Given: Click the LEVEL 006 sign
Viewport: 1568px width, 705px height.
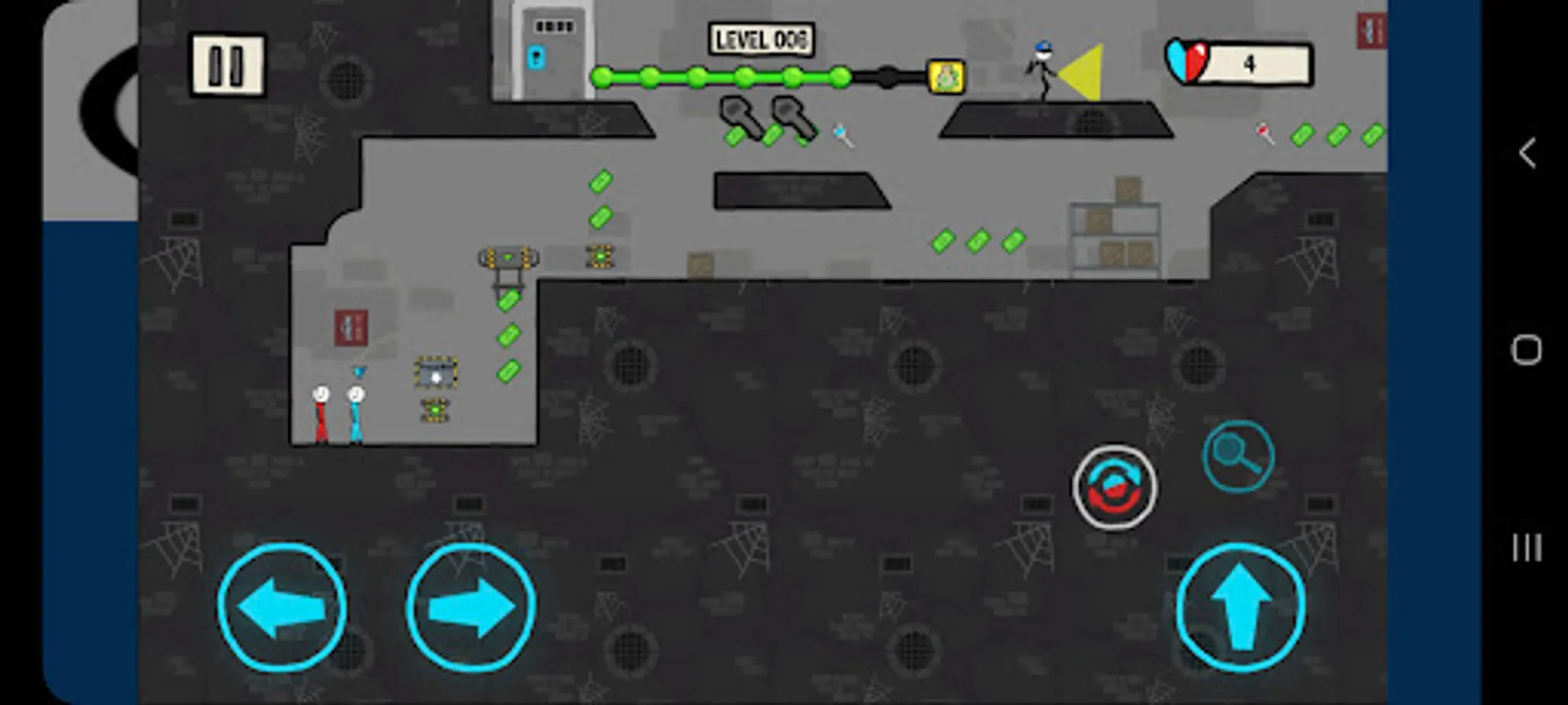Looking at the screenshot, I should [760, 36].
